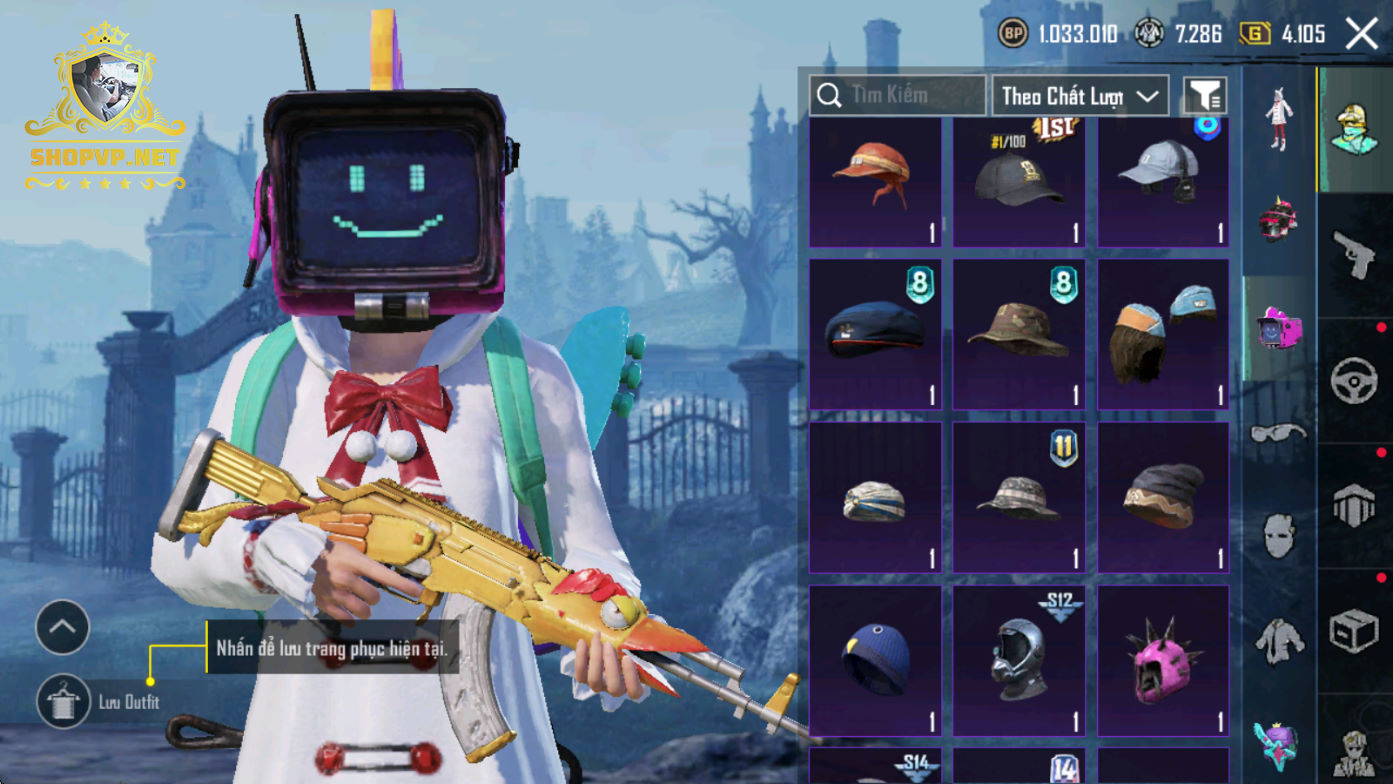Choose the black #1/100 baseball cap

[x=1019, y=181]
